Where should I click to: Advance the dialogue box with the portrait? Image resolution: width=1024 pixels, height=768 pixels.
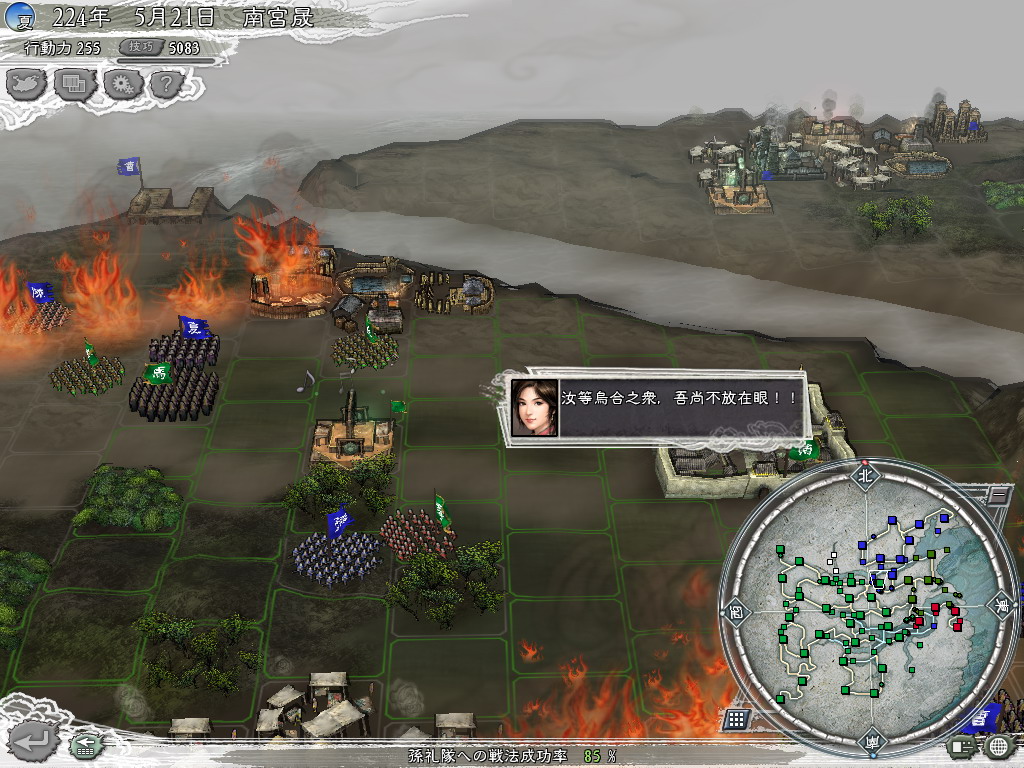(x=657, y=407)
